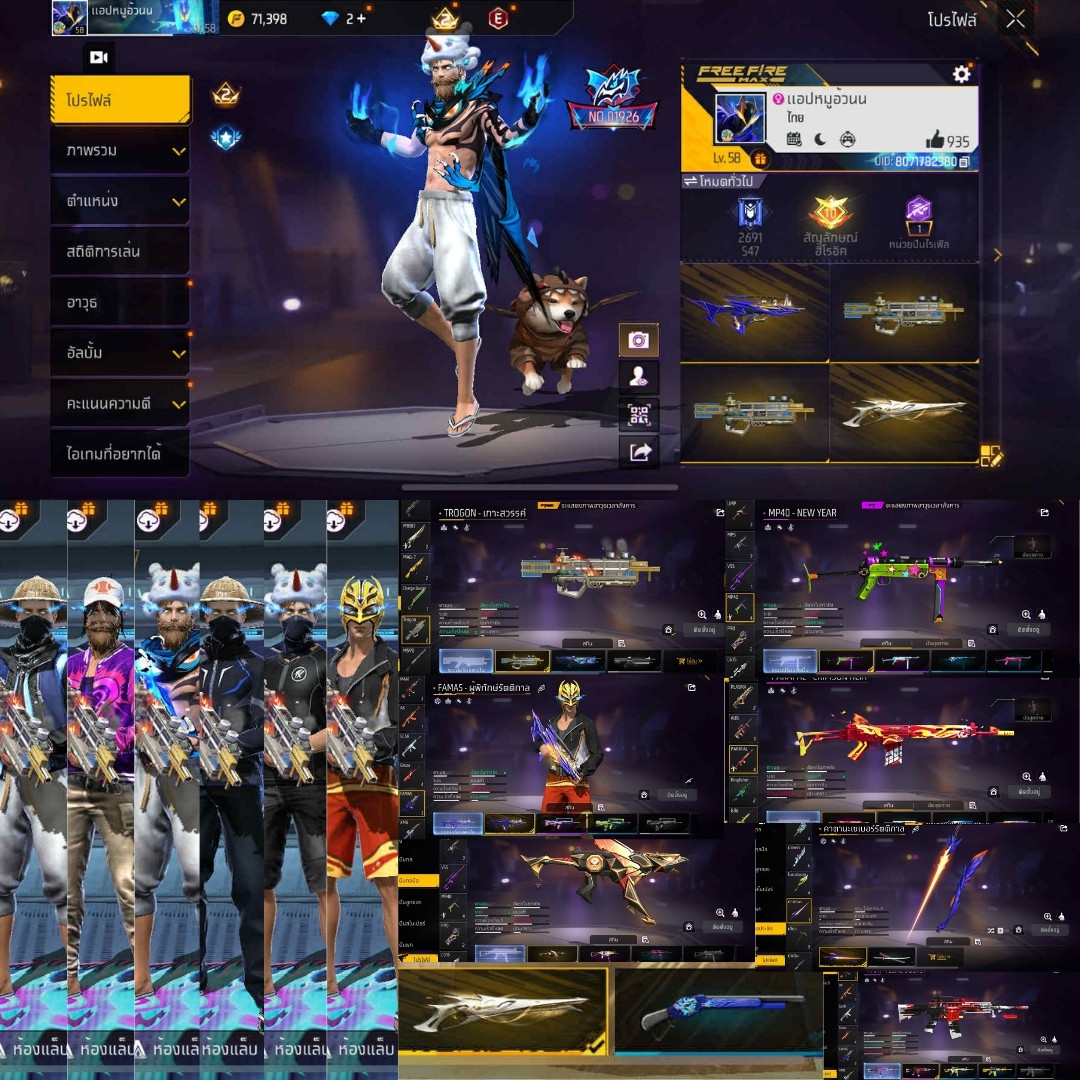The width and height of the screenshot is (1080, 1080).
Task: Open the QR code button
Action: tap(638, 415)
